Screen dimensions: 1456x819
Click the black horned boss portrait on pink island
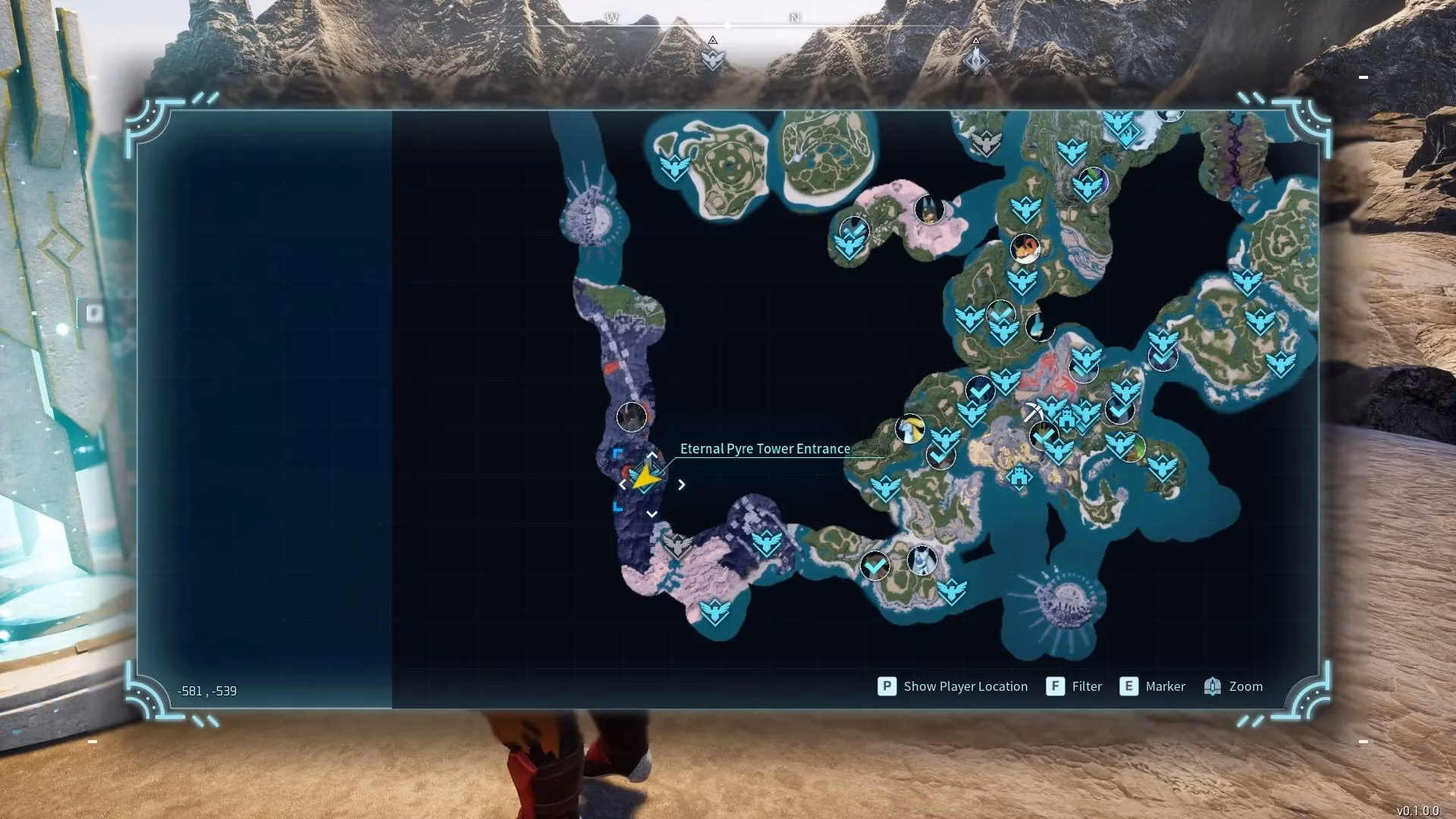(x=929, y=209)
